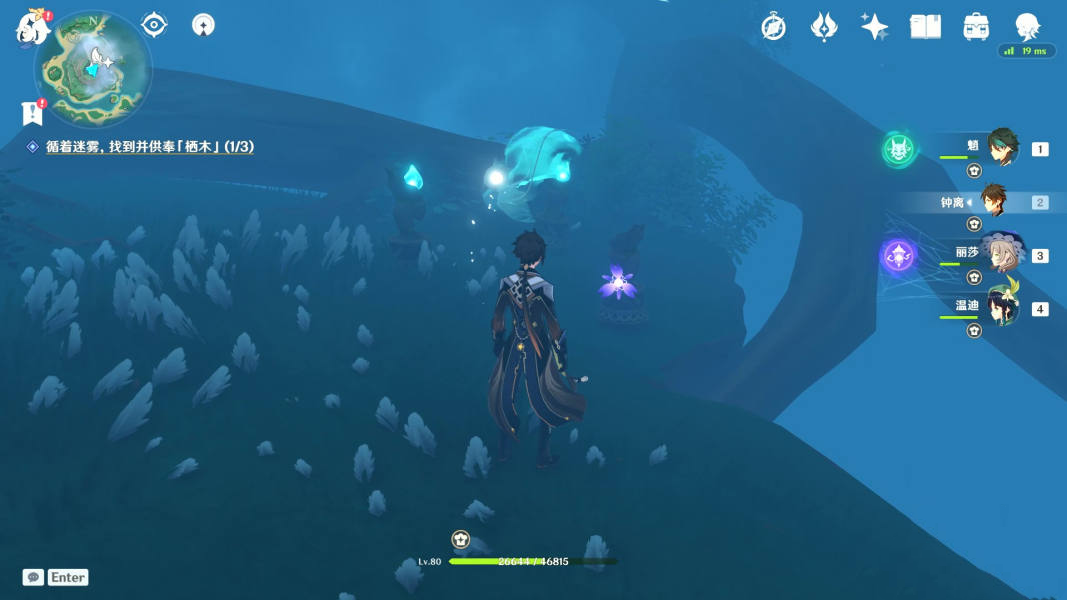Open the character screen head icon

point(1027,27)
